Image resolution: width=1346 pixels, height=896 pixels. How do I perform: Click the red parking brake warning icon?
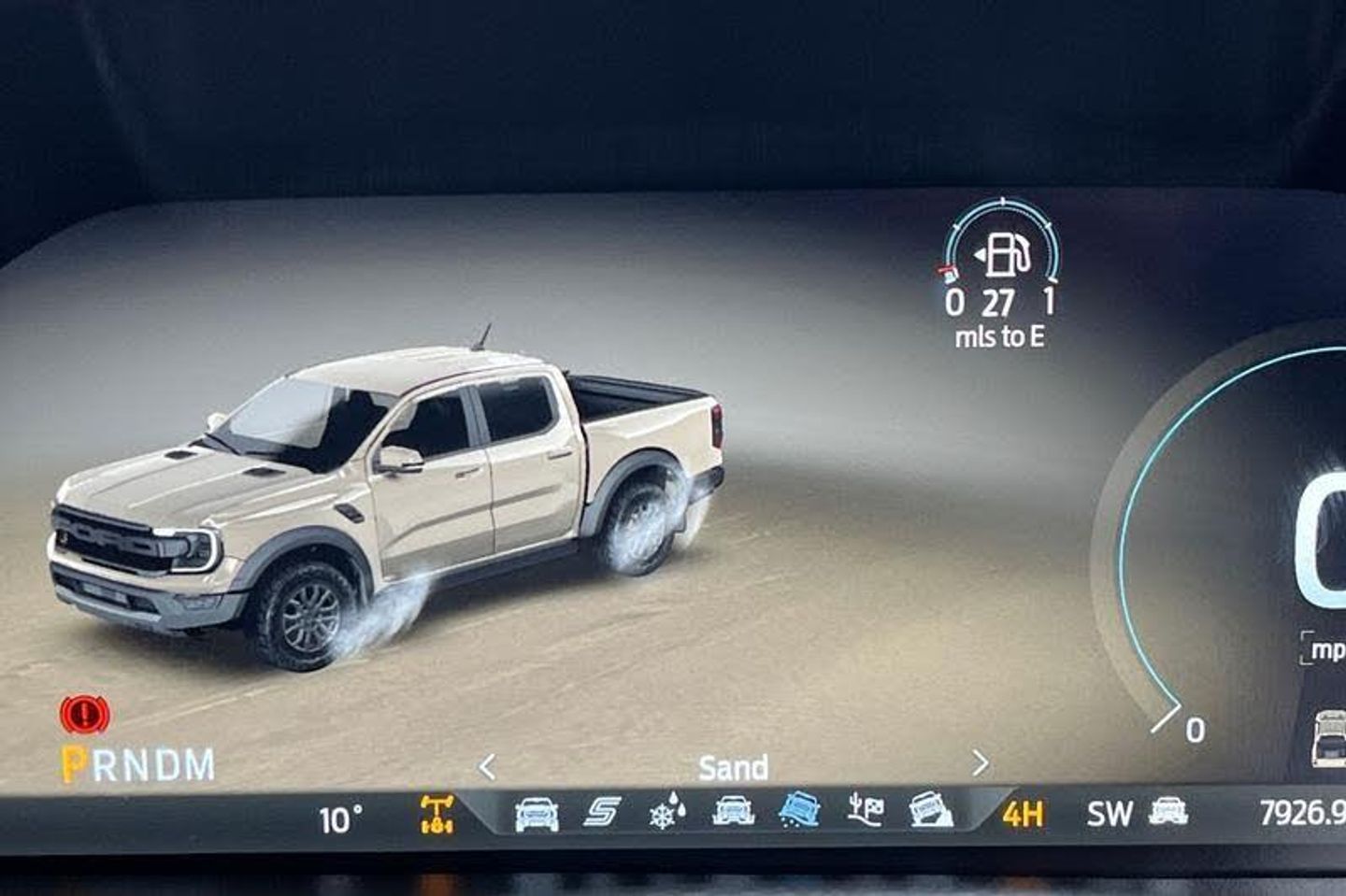pyautogui.click(x=84, y=716)
